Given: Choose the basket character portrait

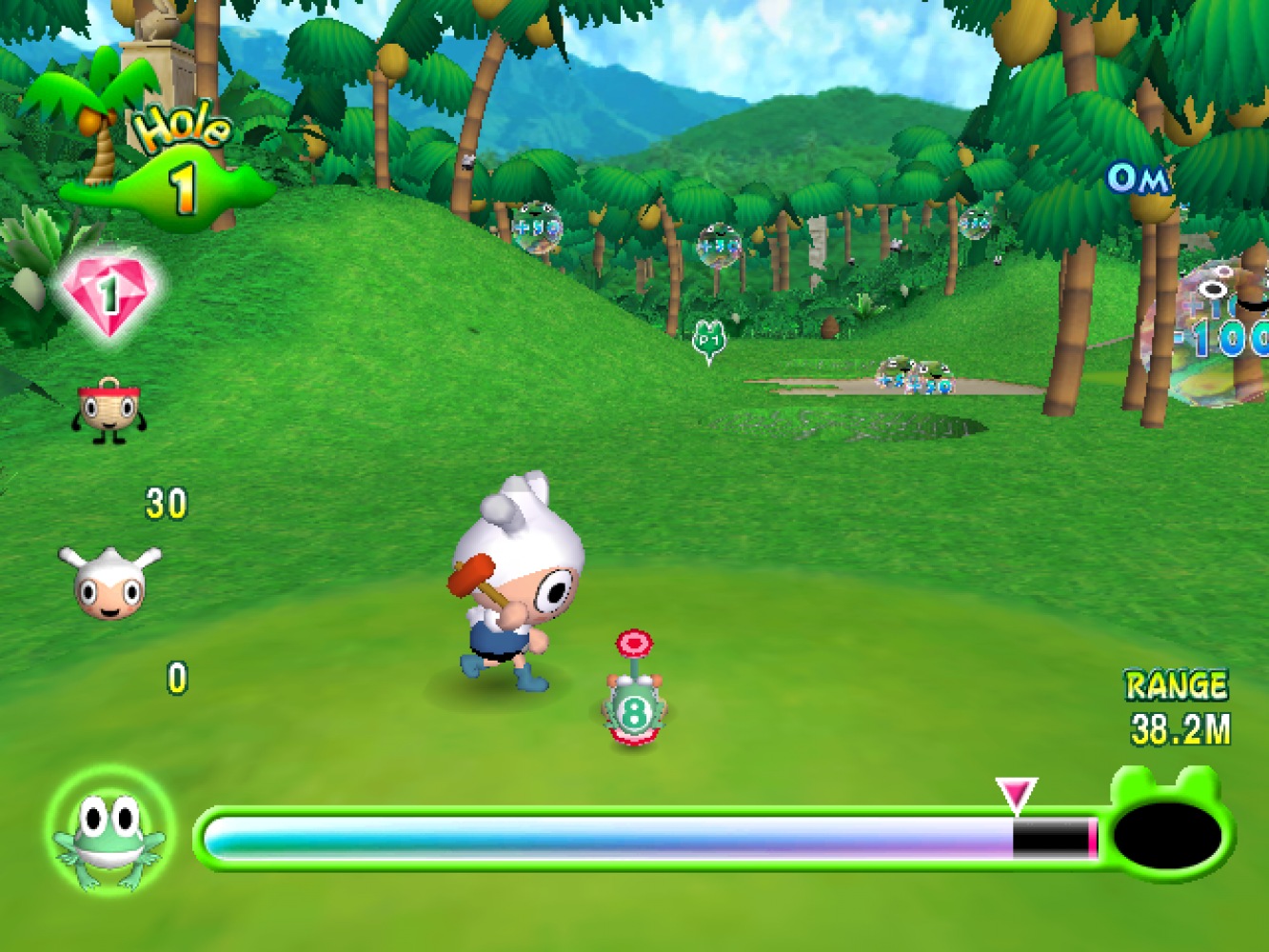Looking at the screenshot, I should (x=109, y=409).
